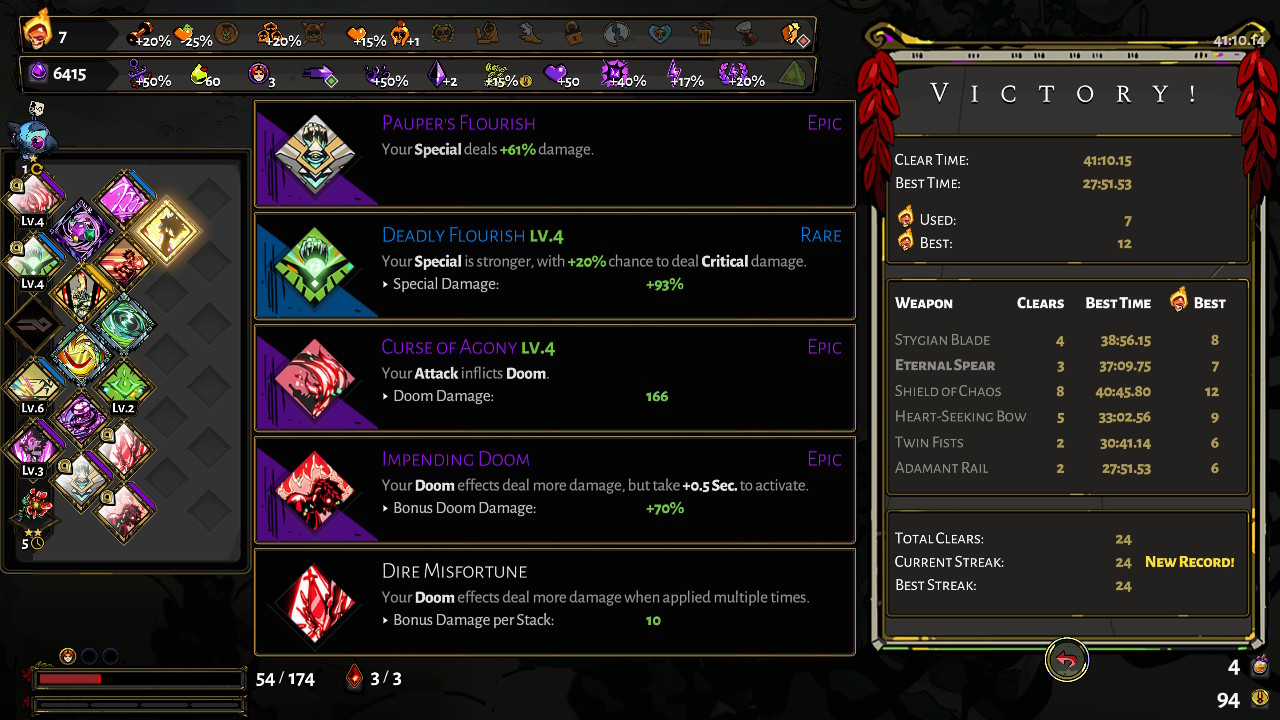Viewport: 1280px width, 720px height.
Task: Click the red flower keepsake icon
Action: (36, 506)
